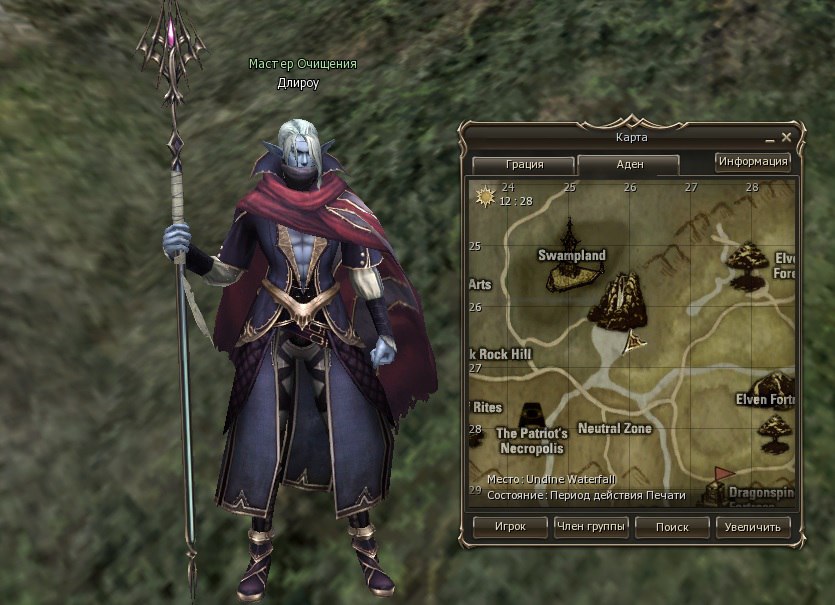Viewport: 835px width, 605px height.
Task: Switch to the Грация map tab
Action: (523, 165)
